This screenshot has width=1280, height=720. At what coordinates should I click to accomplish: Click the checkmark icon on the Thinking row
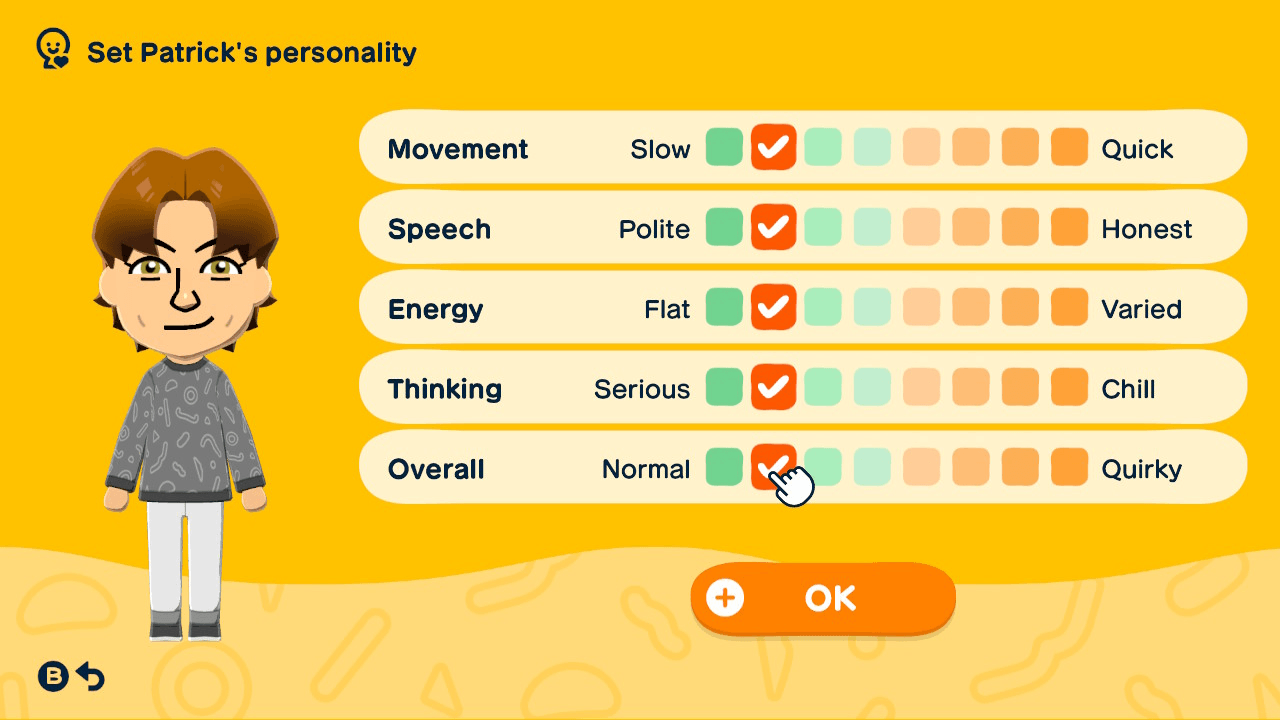pyautogui.click(x=773, y=388)
